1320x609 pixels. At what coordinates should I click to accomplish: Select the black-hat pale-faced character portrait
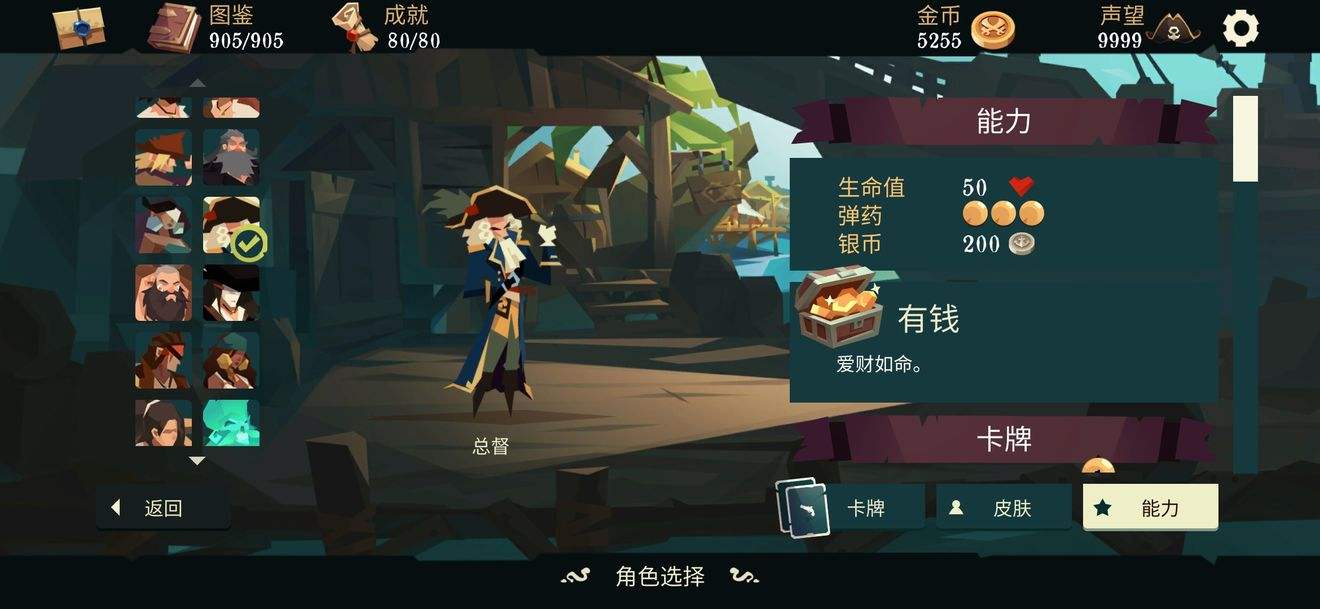231,293
